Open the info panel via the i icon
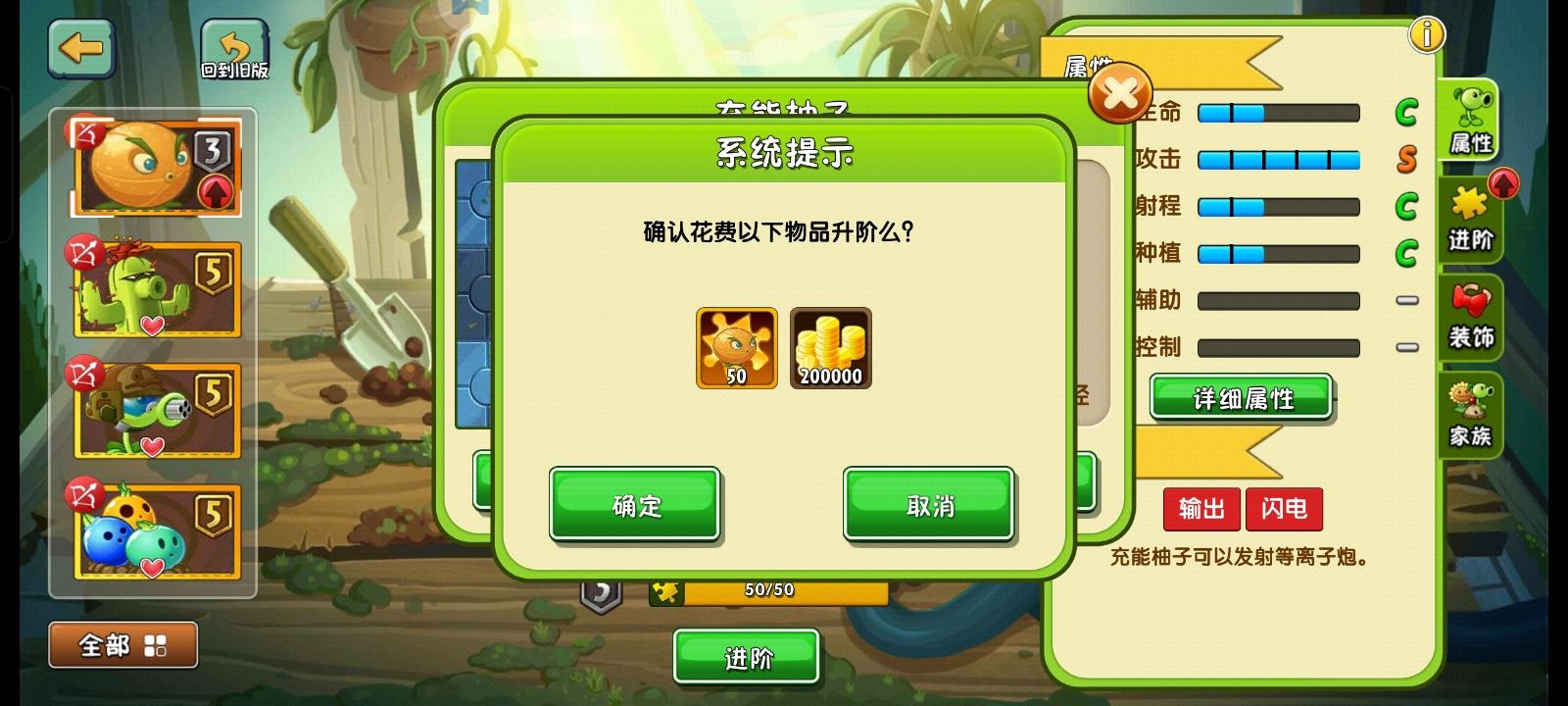This screenshot has width=1568, height=706. 1427,33
